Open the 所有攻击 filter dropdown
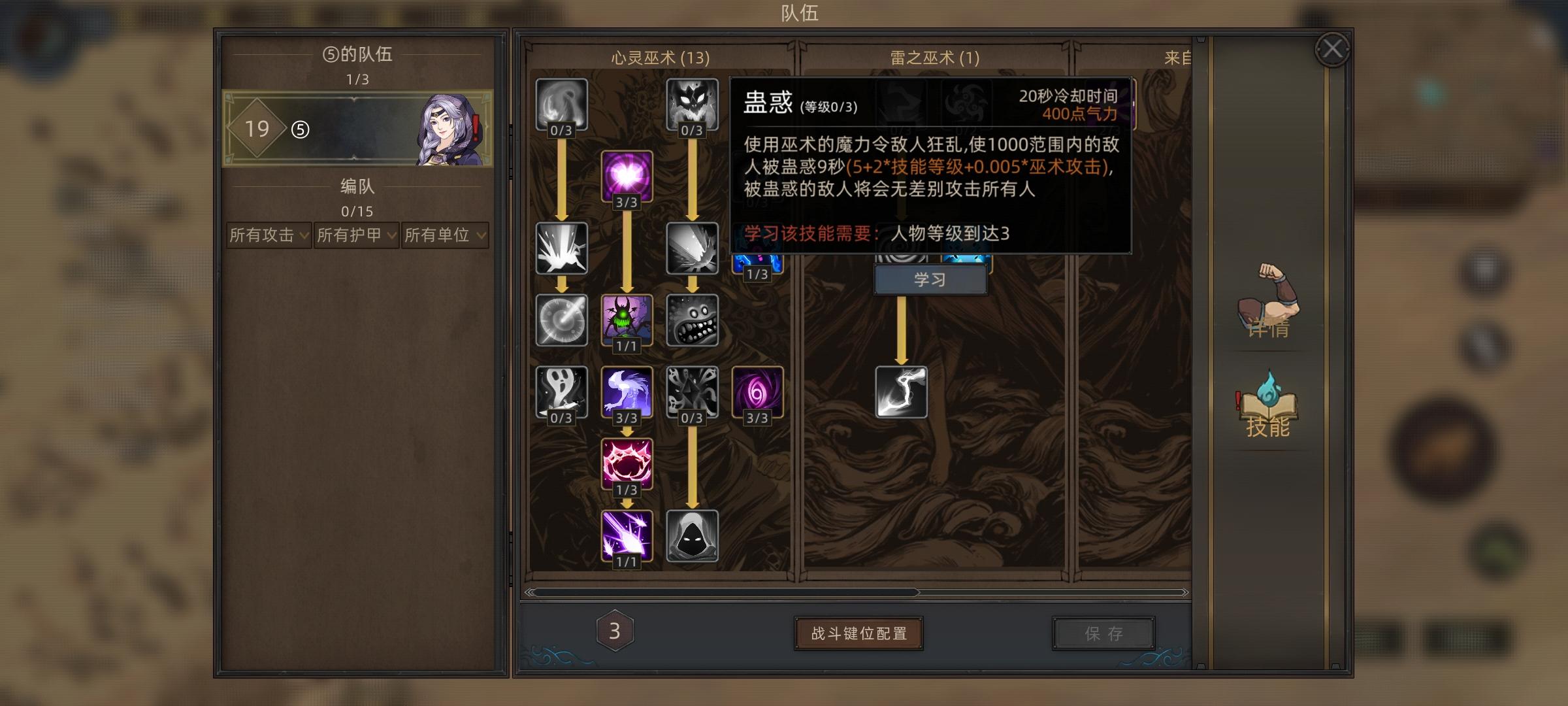The image size is (1568, 706). tap(268, 235)
